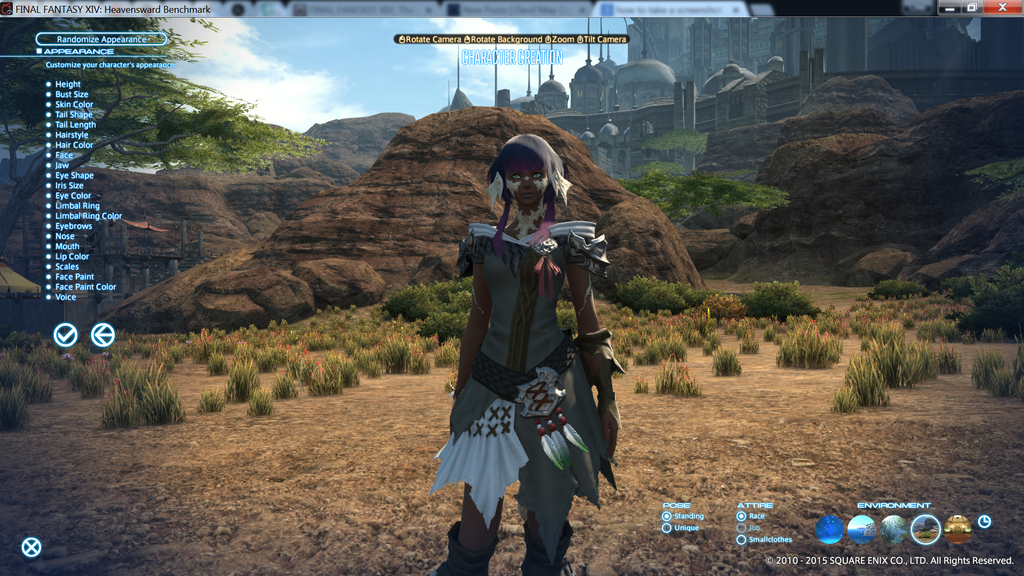Choose the golden interior environment thumbnail
Image resolution: width=1024 pixels, height=576 pixels.
click(x=957, y=529)
